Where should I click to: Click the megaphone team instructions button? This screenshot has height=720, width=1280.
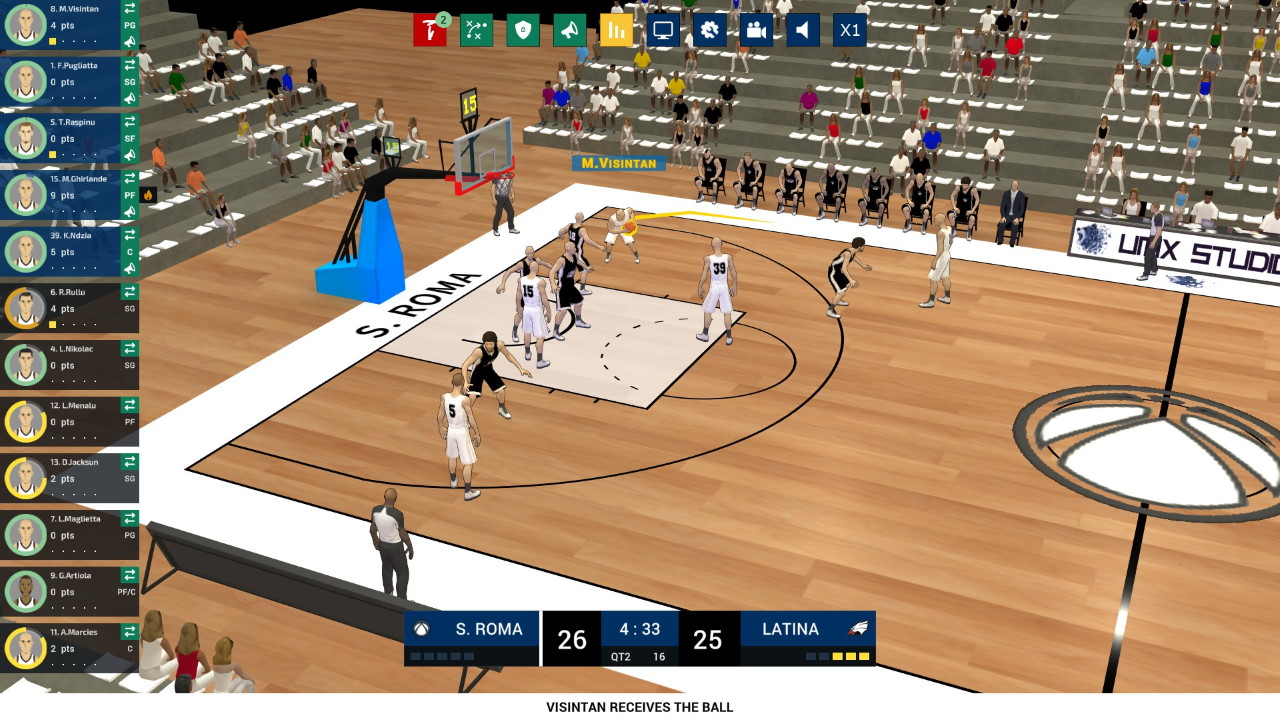coord(569,30)
